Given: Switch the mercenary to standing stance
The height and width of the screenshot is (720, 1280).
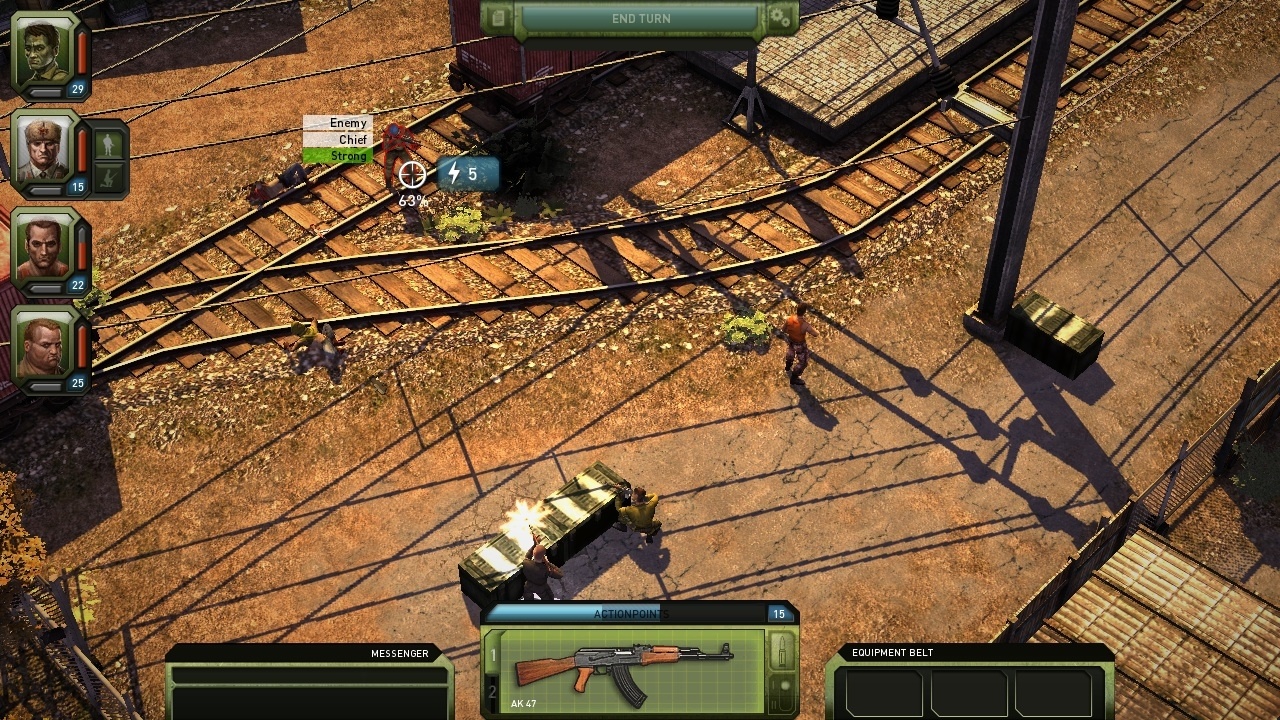Looking at the screenshot, I should click(110, 145).
